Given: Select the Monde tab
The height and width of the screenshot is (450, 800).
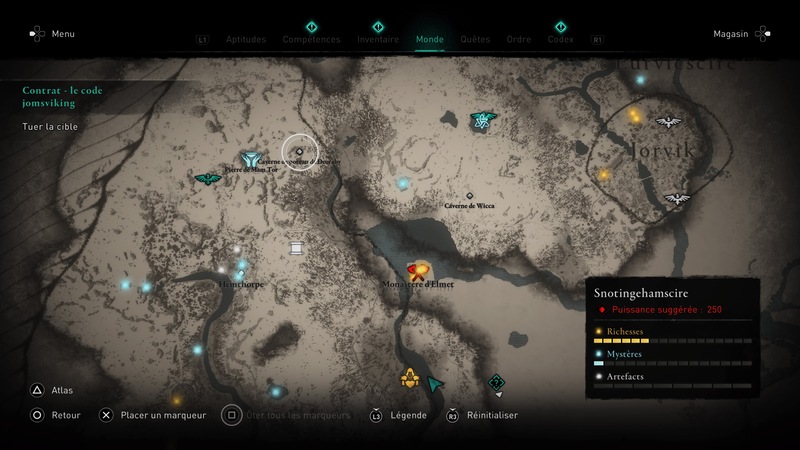Looking at the screenshot, I should tap(430, 40).
